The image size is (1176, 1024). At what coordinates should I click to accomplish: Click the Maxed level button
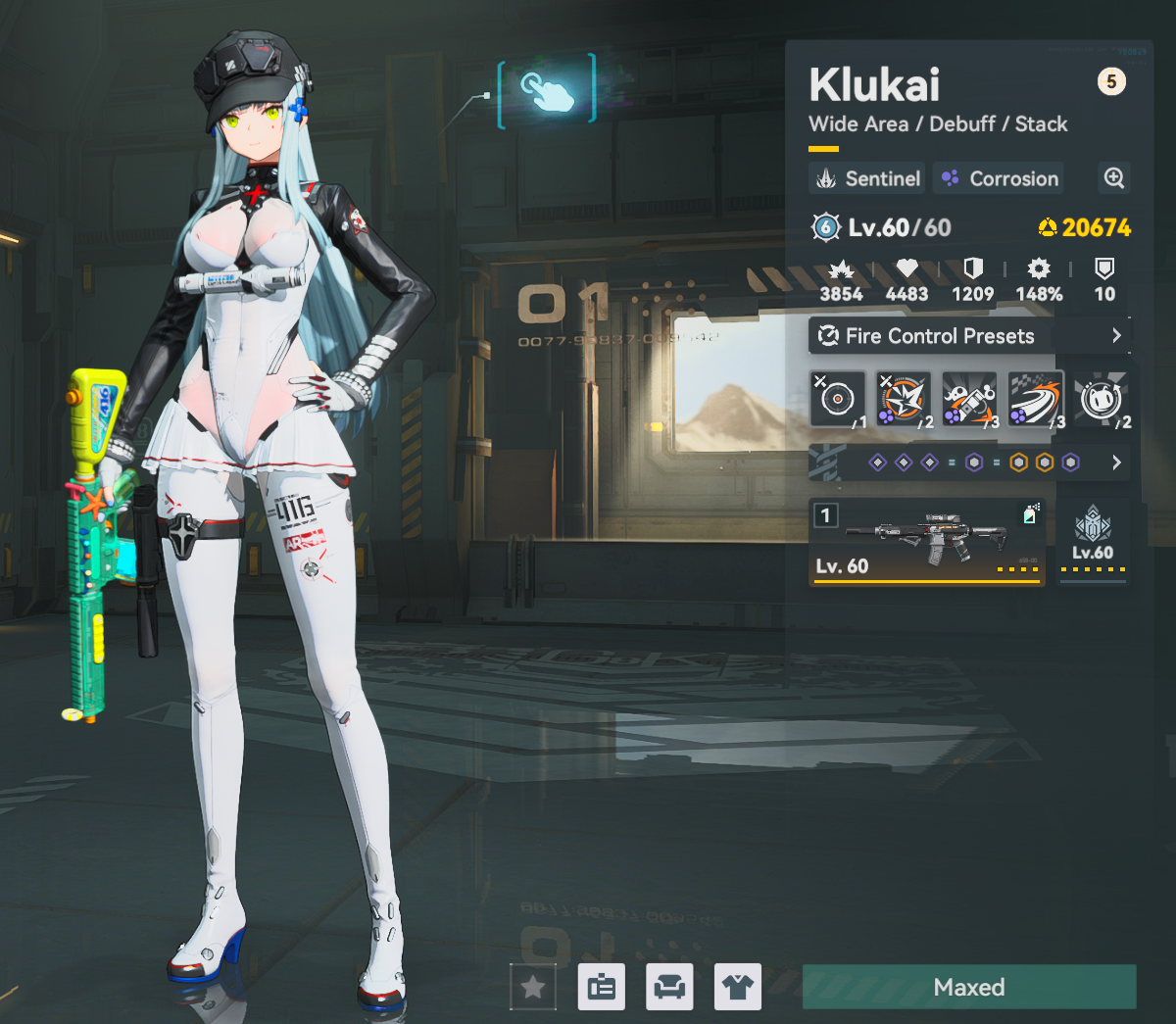[x=969, y=987]
